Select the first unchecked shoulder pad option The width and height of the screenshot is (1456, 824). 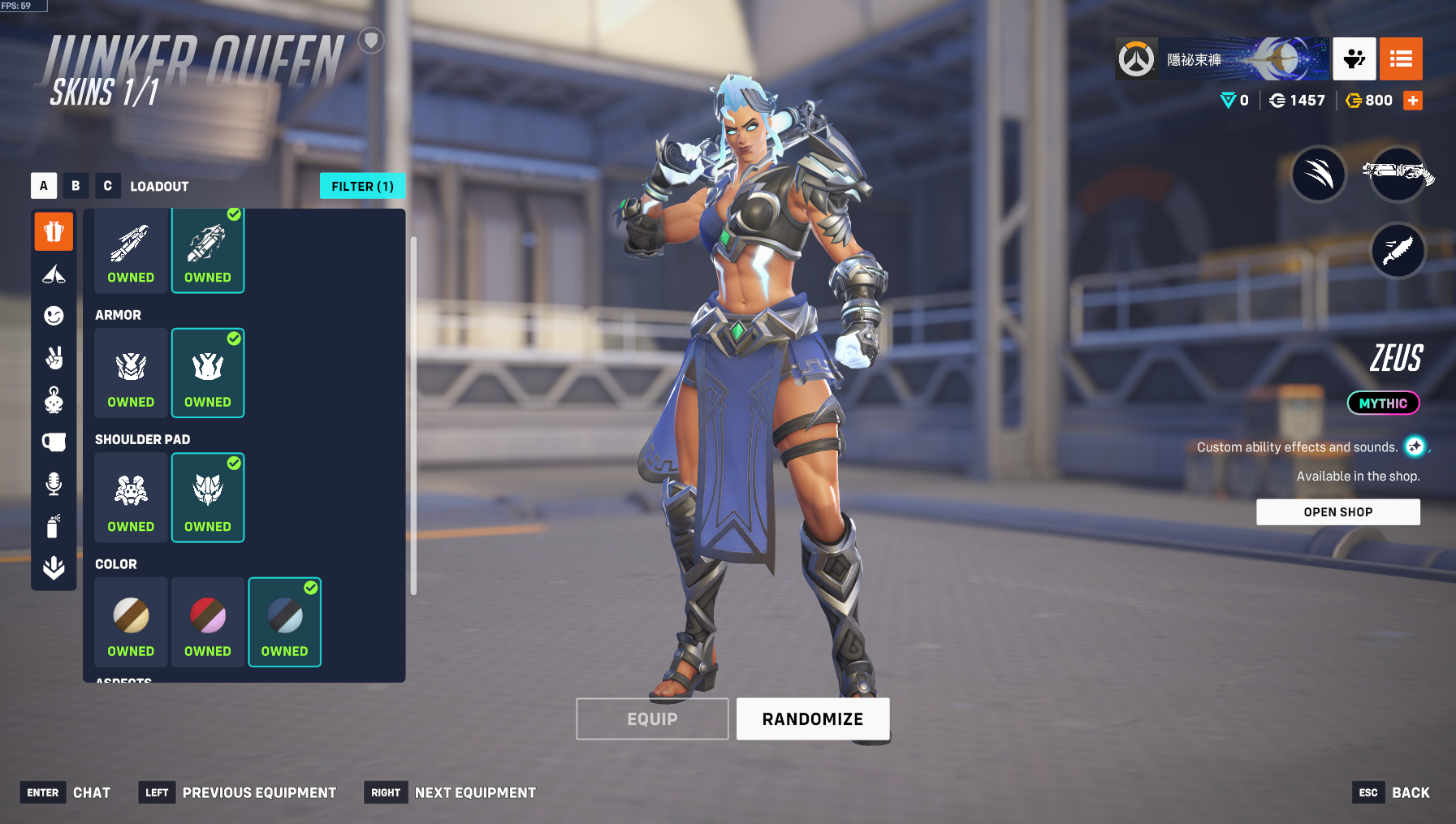tap(131, 498)
